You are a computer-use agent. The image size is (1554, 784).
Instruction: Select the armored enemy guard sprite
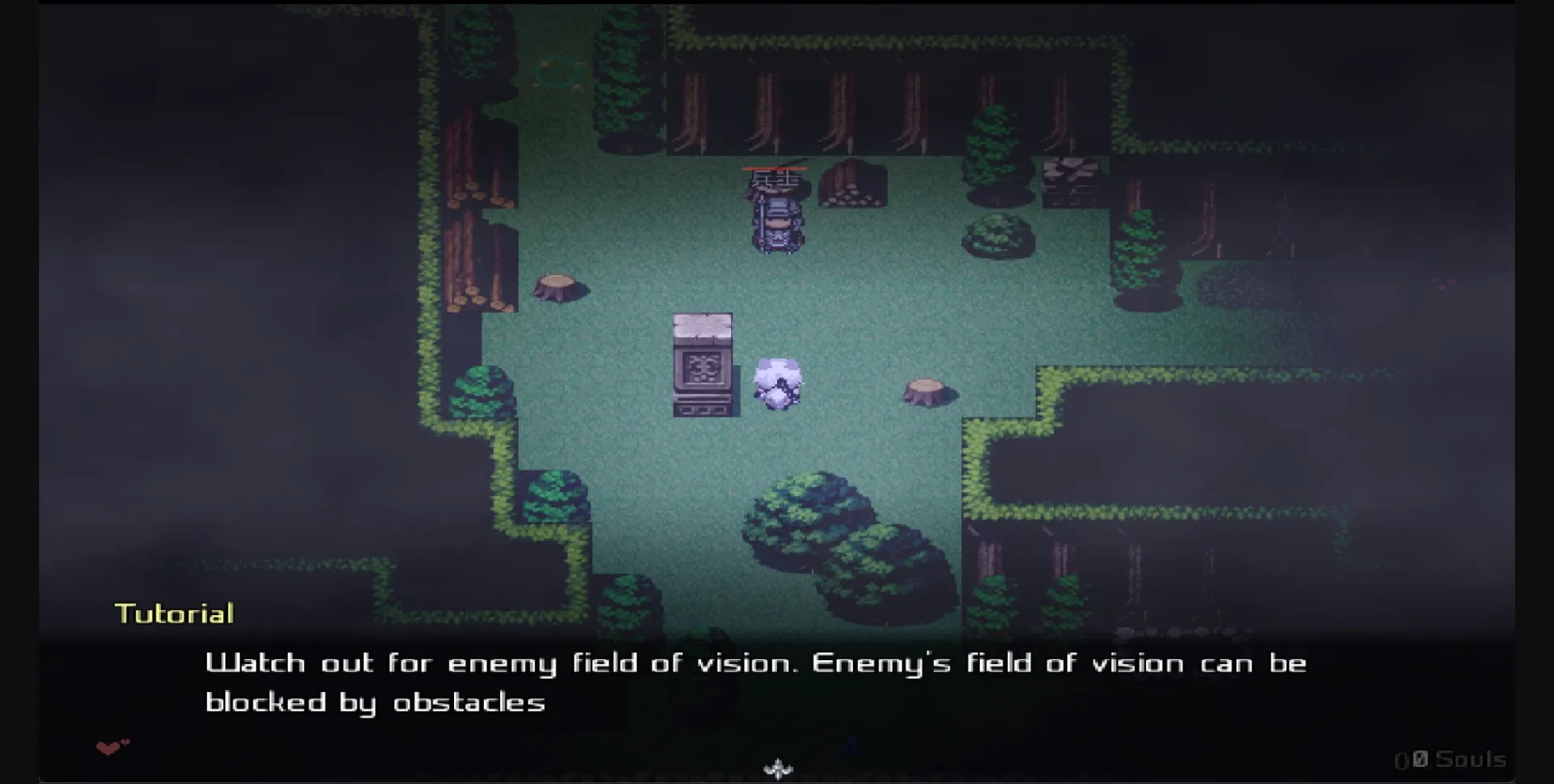775,214
